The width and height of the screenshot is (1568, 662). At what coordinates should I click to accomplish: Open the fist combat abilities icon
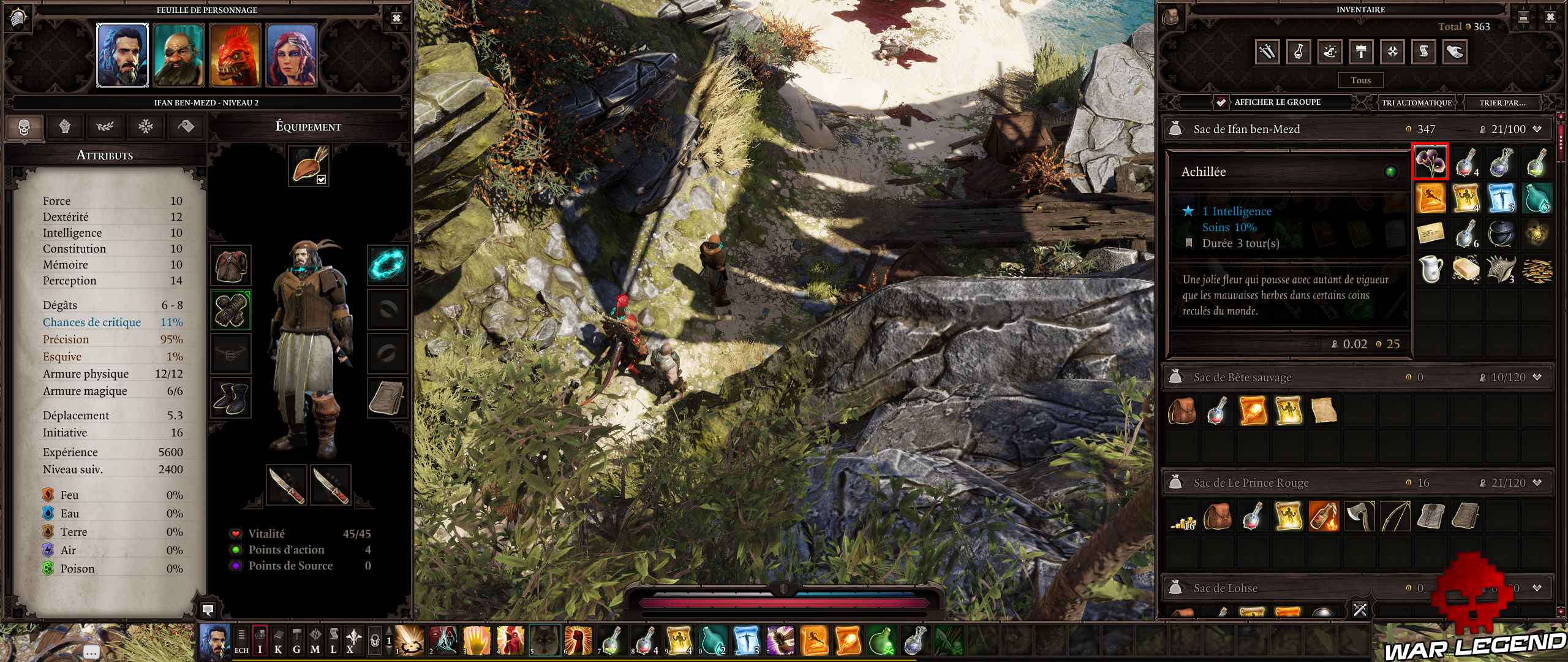pyautogui.click(x=66, y=127)
